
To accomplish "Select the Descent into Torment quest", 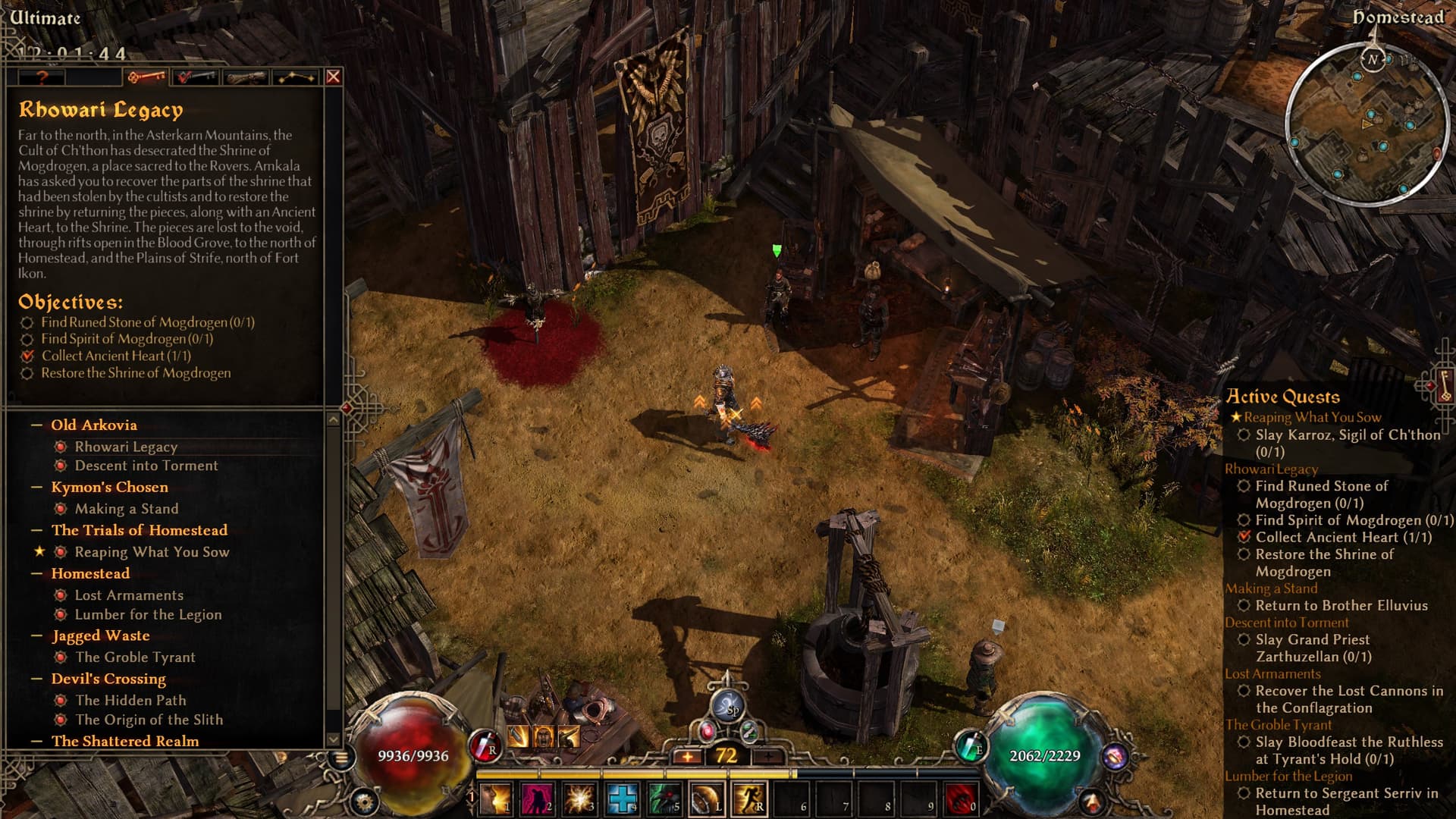I will [146, 466].
